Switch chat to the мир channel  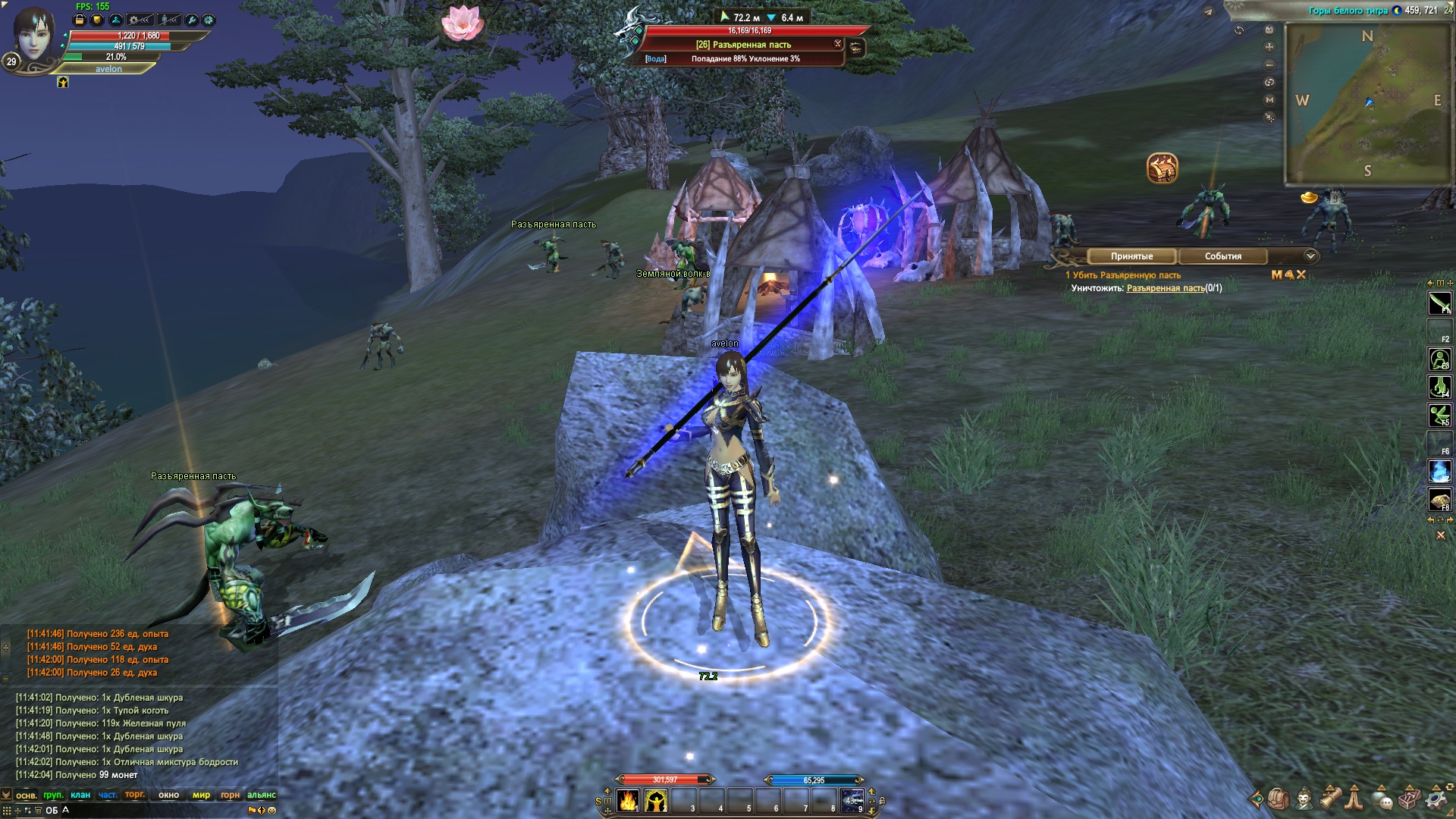201,795
